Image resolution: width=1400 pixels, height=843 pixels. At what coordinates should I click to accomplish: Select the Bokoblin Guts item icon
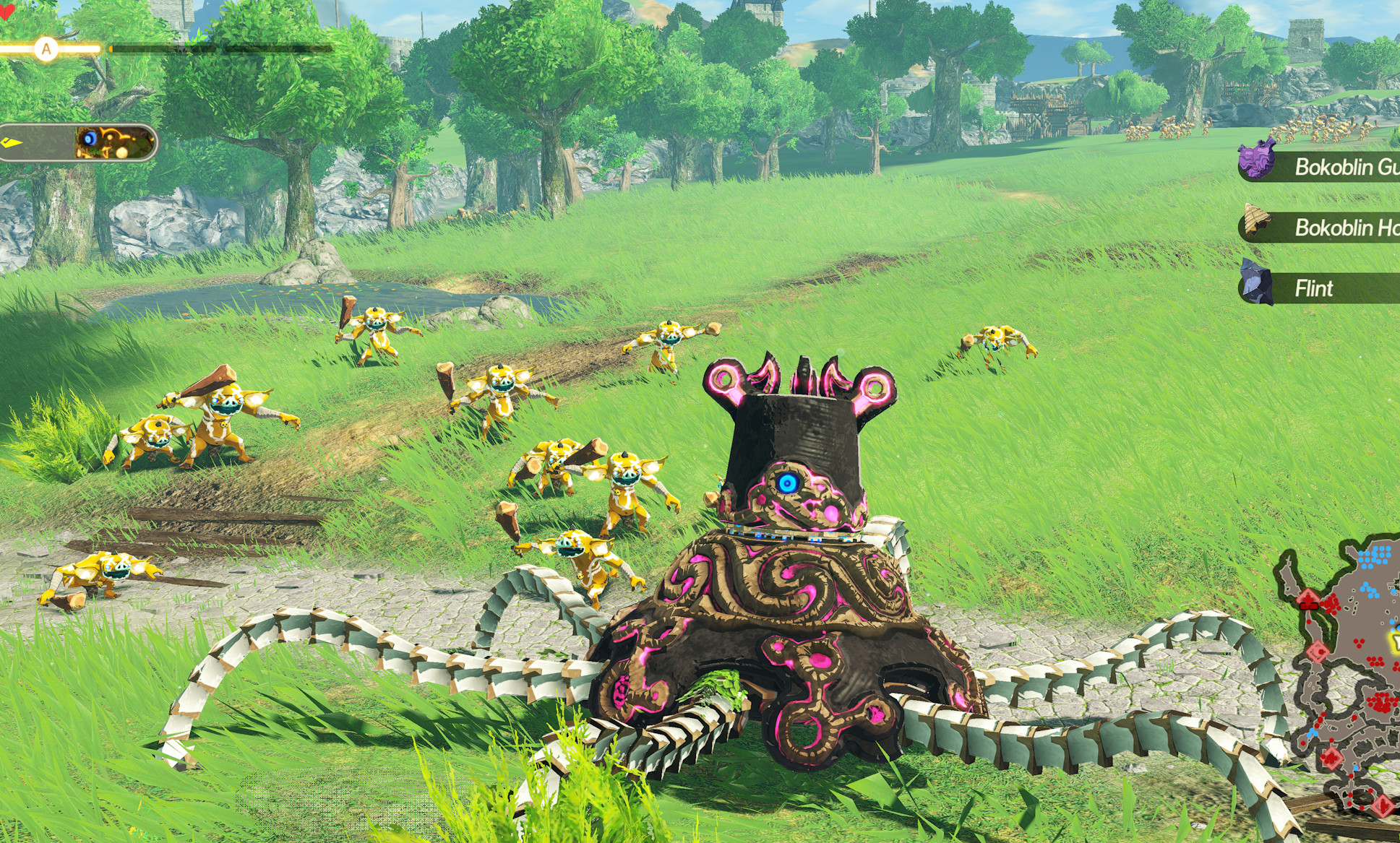pyautogui.click(x=1256, y=160)
